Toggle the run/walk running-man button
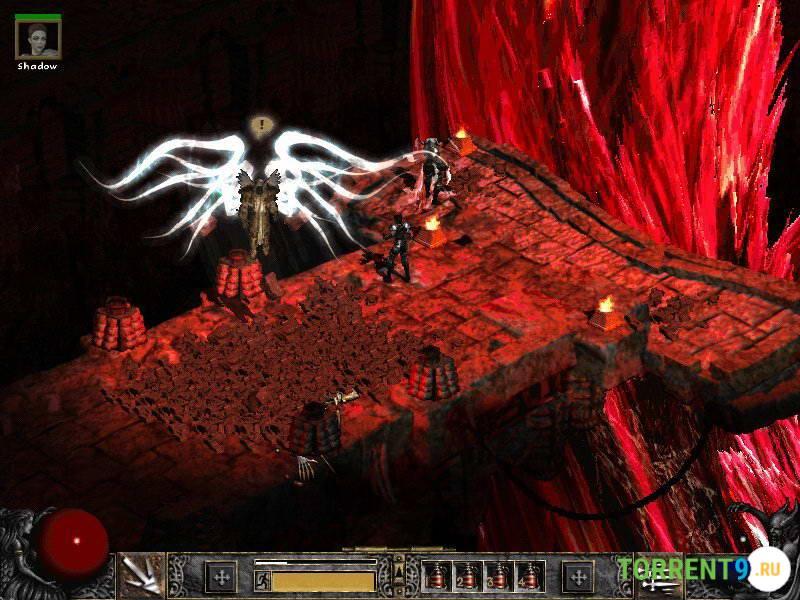 262,578
